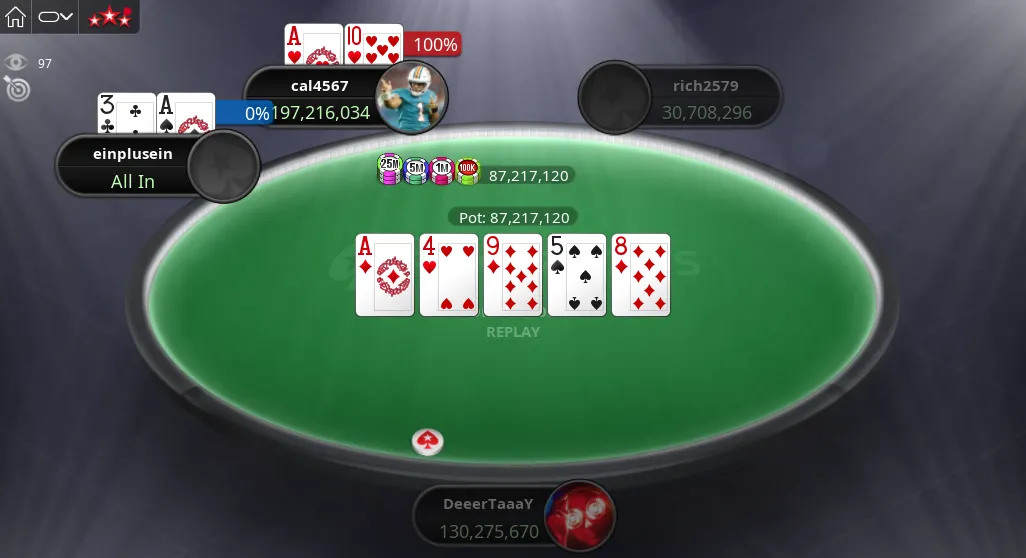Click the dartboard target icon
Screen dimensions: 1026x558
pyautogui.click(x=18, y=89)
